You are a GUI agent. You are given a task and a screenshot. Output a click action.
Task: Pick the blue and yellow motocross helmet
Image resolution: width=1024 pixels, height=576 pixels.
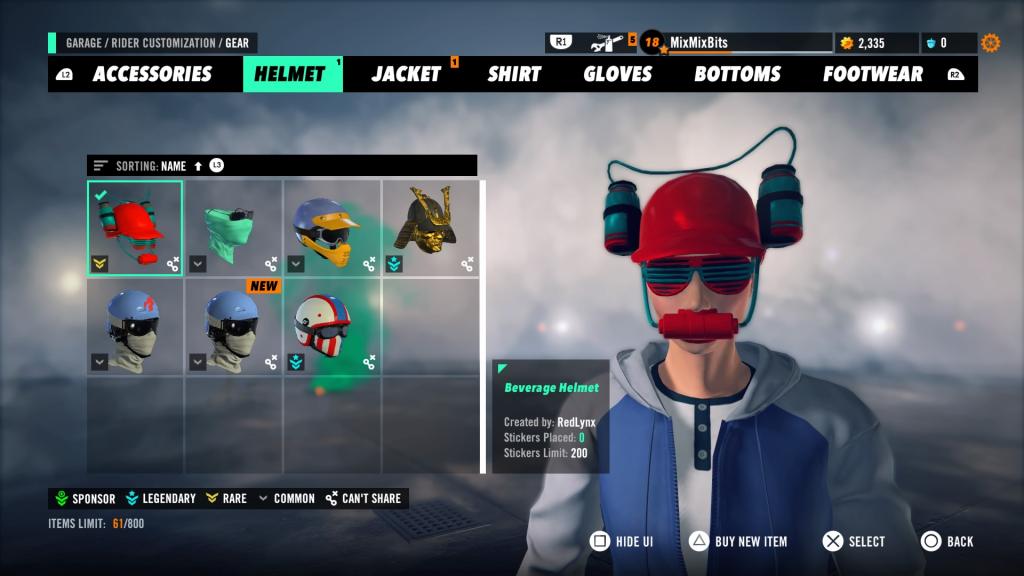(331, 228)
